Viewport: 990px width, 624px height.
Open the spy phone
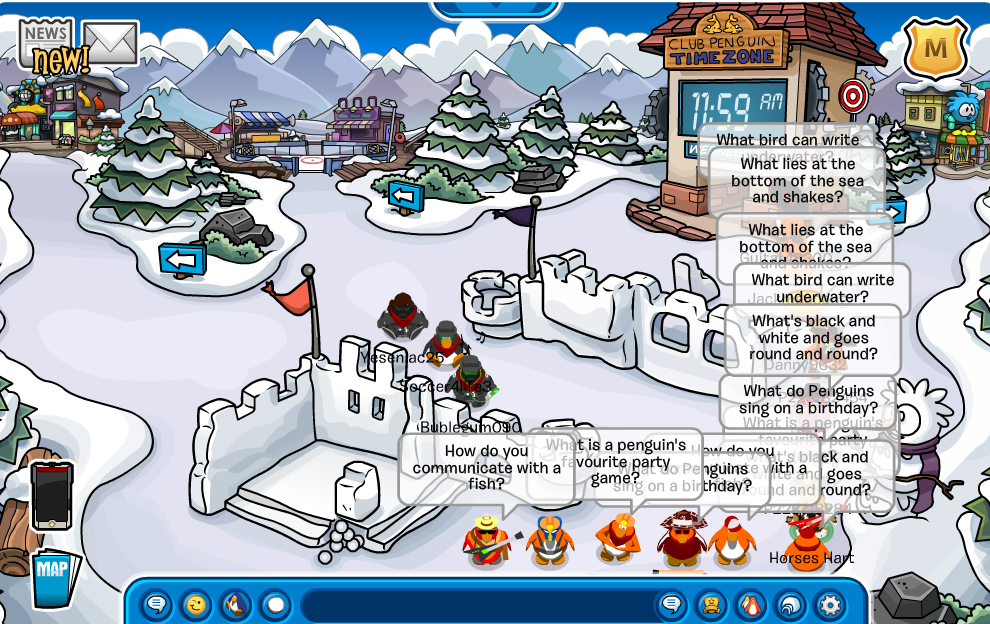(52, 494)
